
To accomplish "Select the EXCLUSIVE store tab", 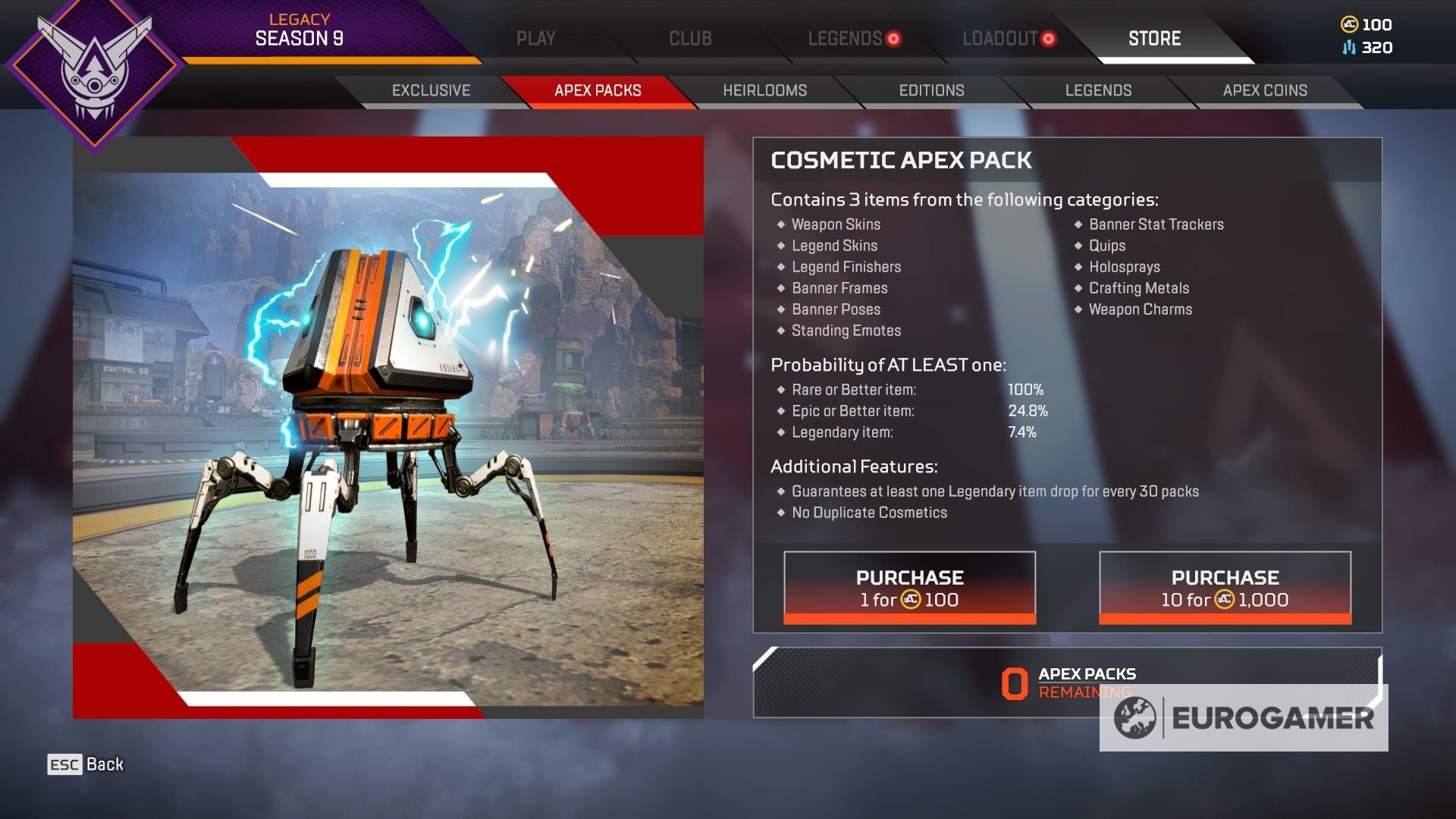I will click(430, 90).
